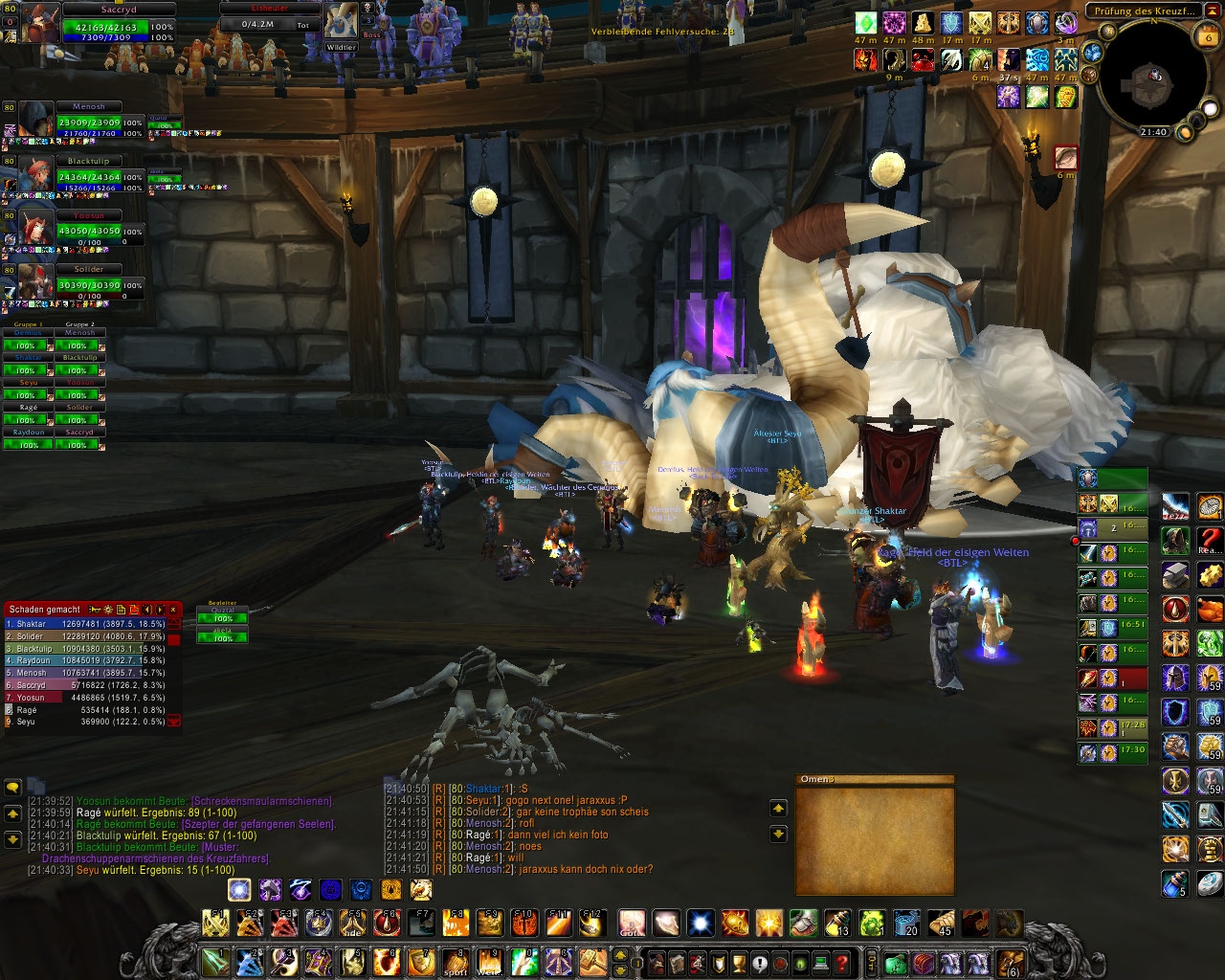Click the round red toggle next to the buff bars
The width and height of the screenshot is (1225, 980).
pyautogui.click(x=1075, y=540)
